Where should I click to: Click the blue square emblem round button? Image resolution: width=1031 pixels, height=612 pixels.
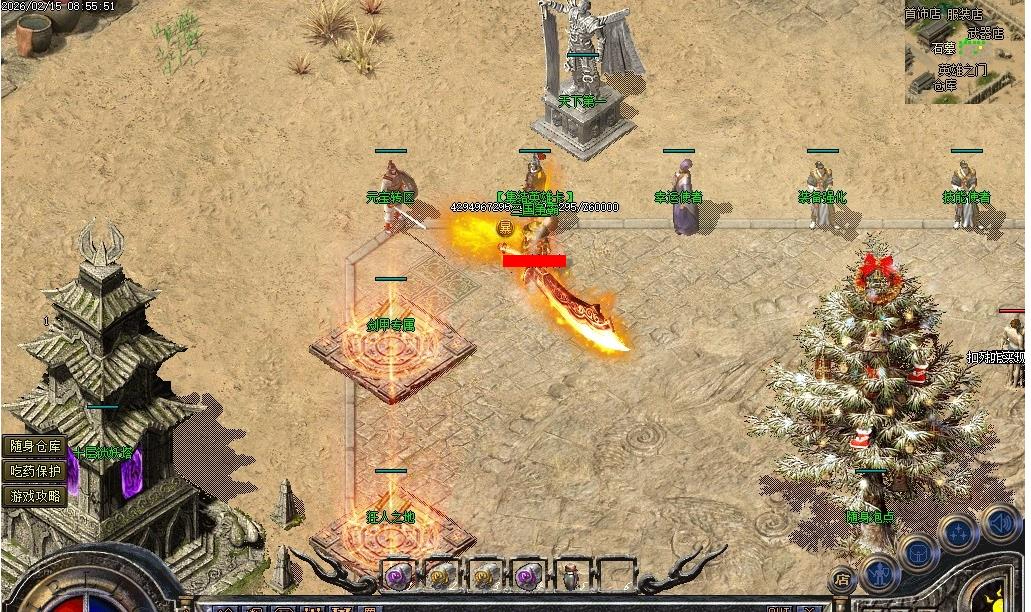pyautogui.click(x=918, y=550)
